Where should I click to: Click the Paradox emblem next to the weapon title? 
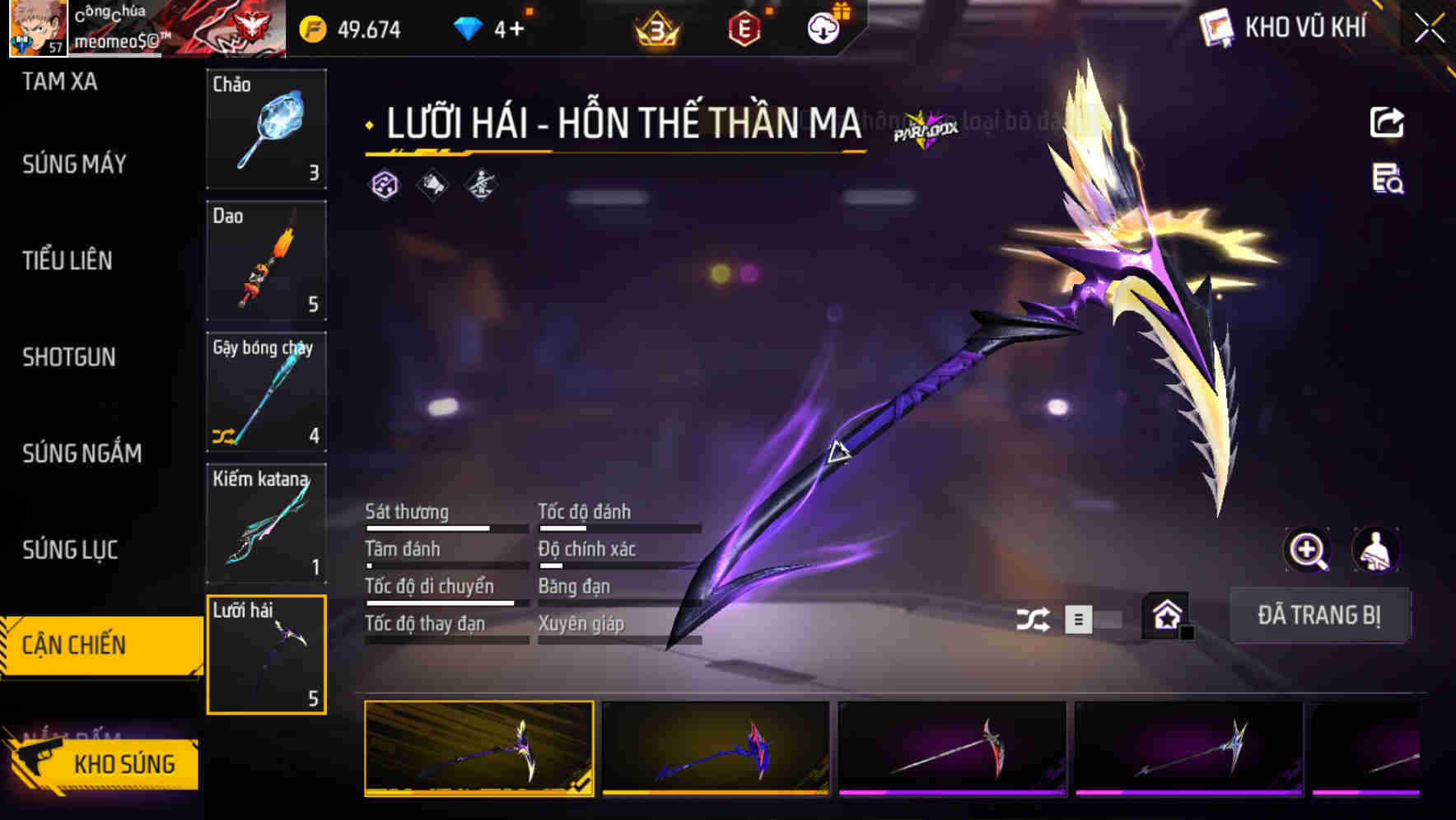point(926,128)
